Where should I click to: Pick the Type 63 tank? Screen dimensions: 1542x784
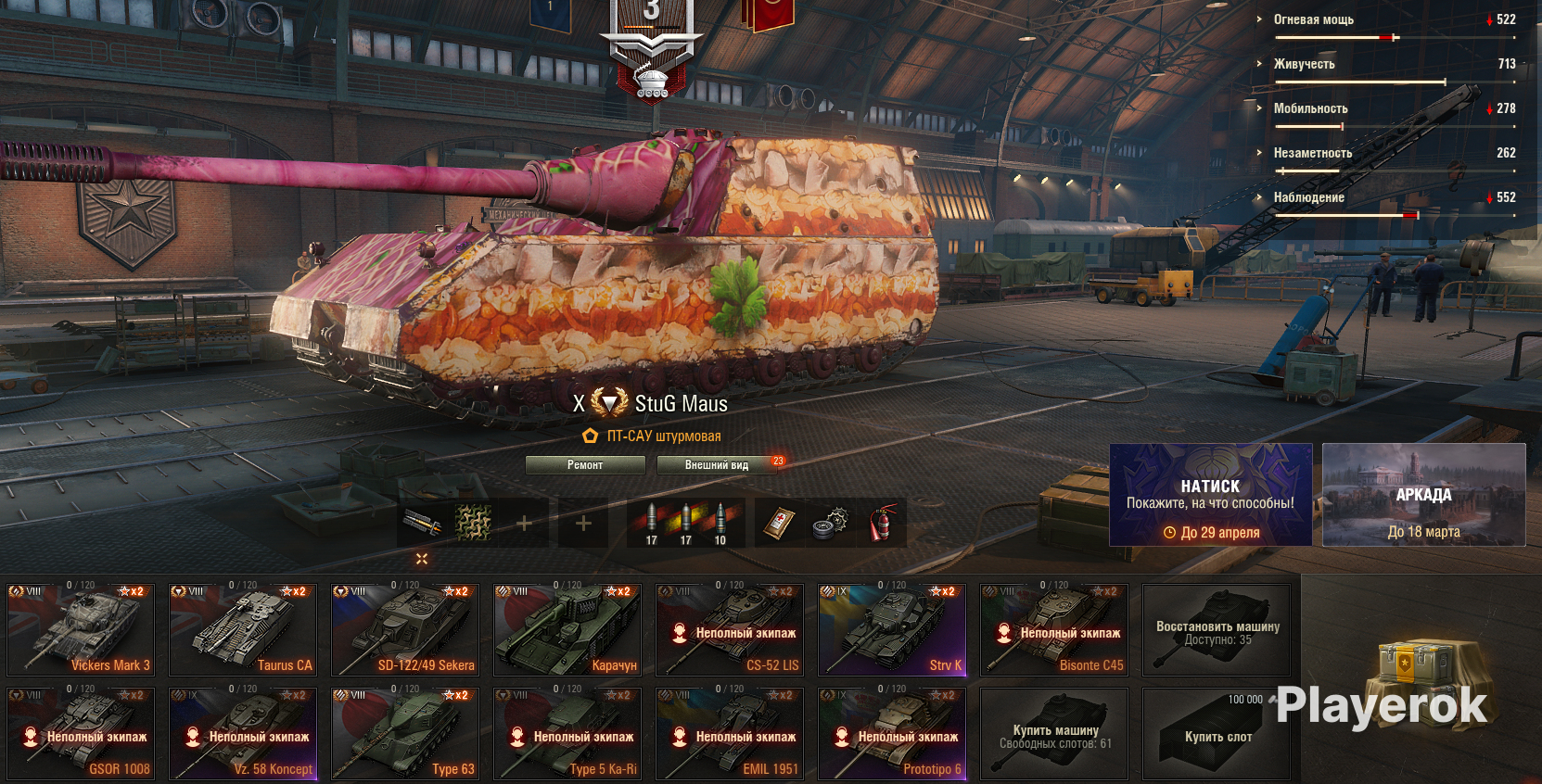click(x=405, y=733)
